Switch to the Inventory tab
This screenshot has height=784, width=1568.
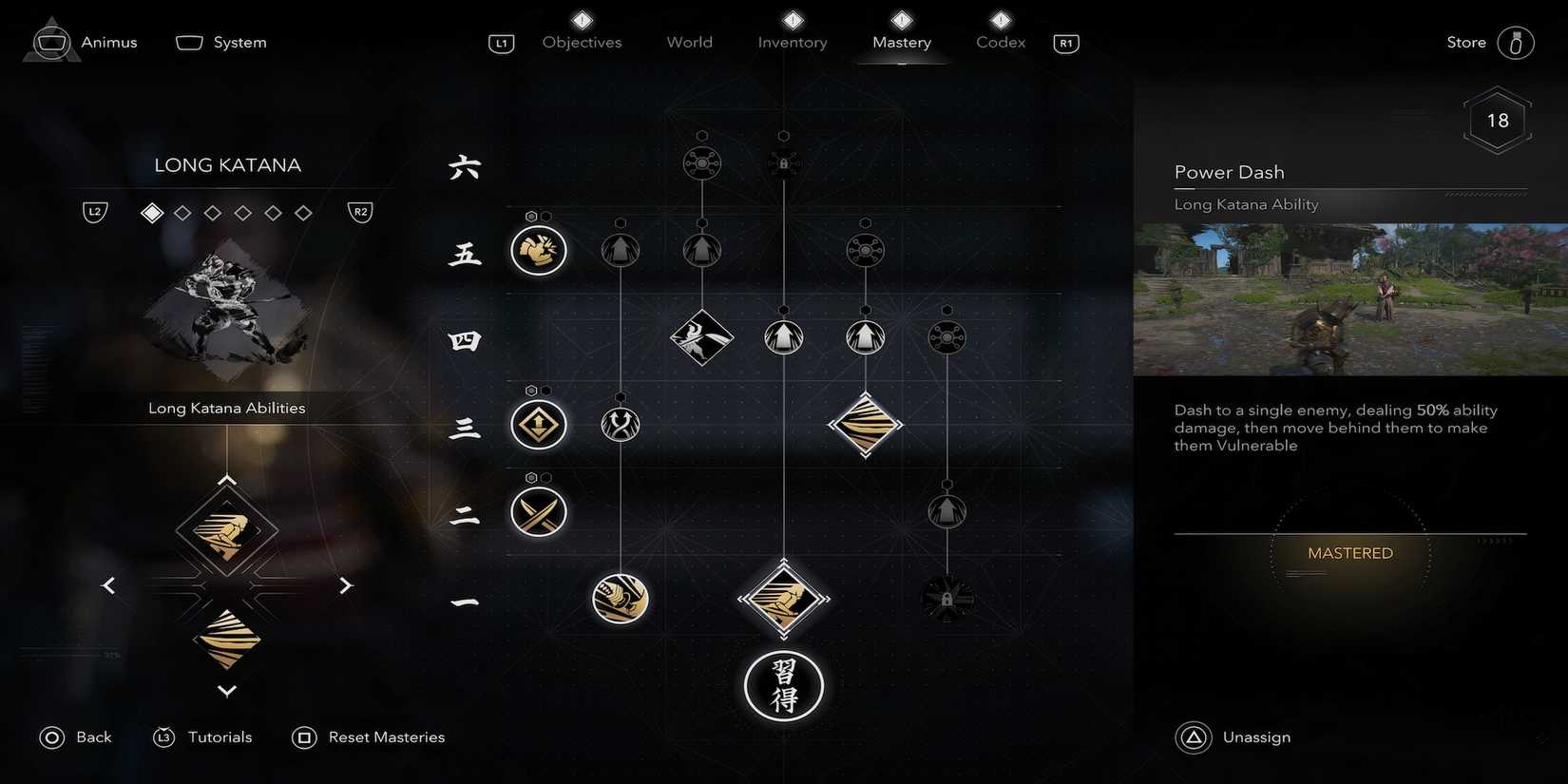(x=792, y=42)
